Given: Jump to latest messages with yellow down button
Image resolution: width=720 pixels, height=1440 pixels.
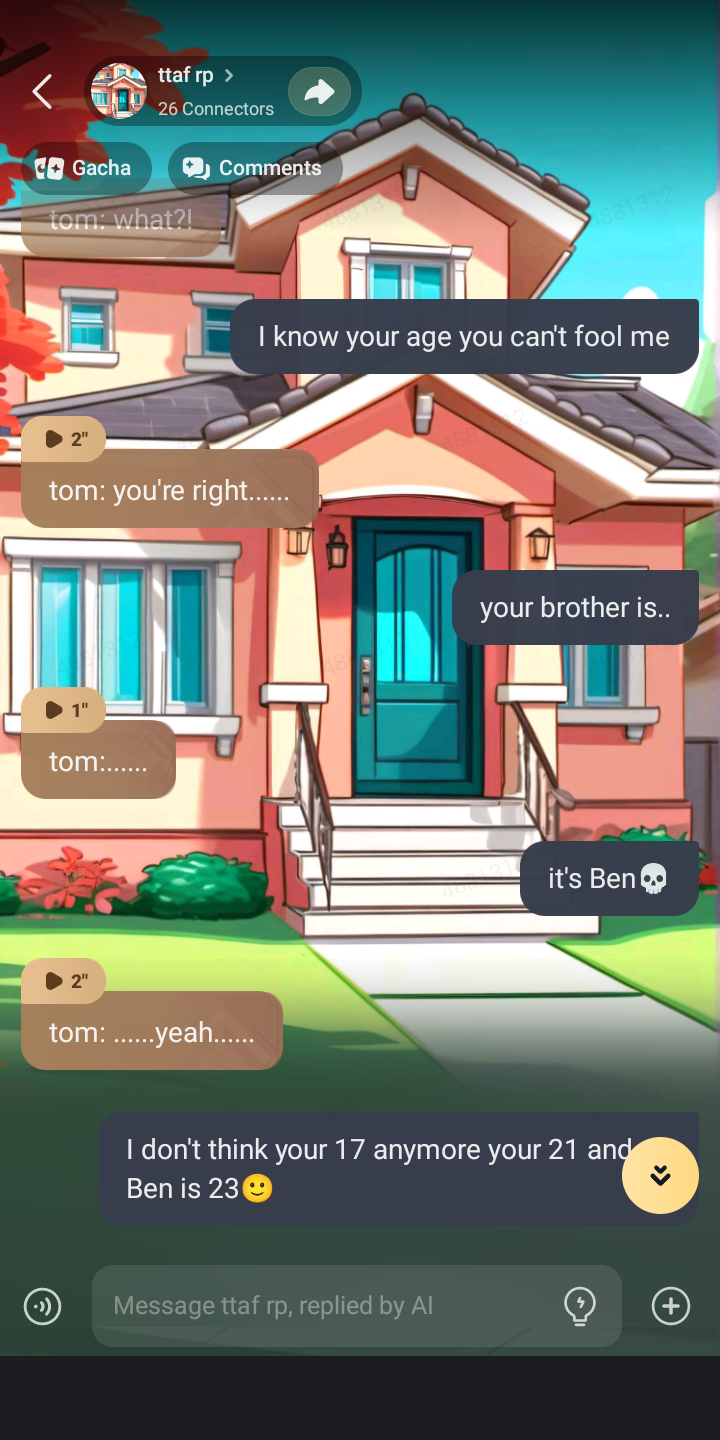Looking at the screenshot, I should click(660, 1176).
